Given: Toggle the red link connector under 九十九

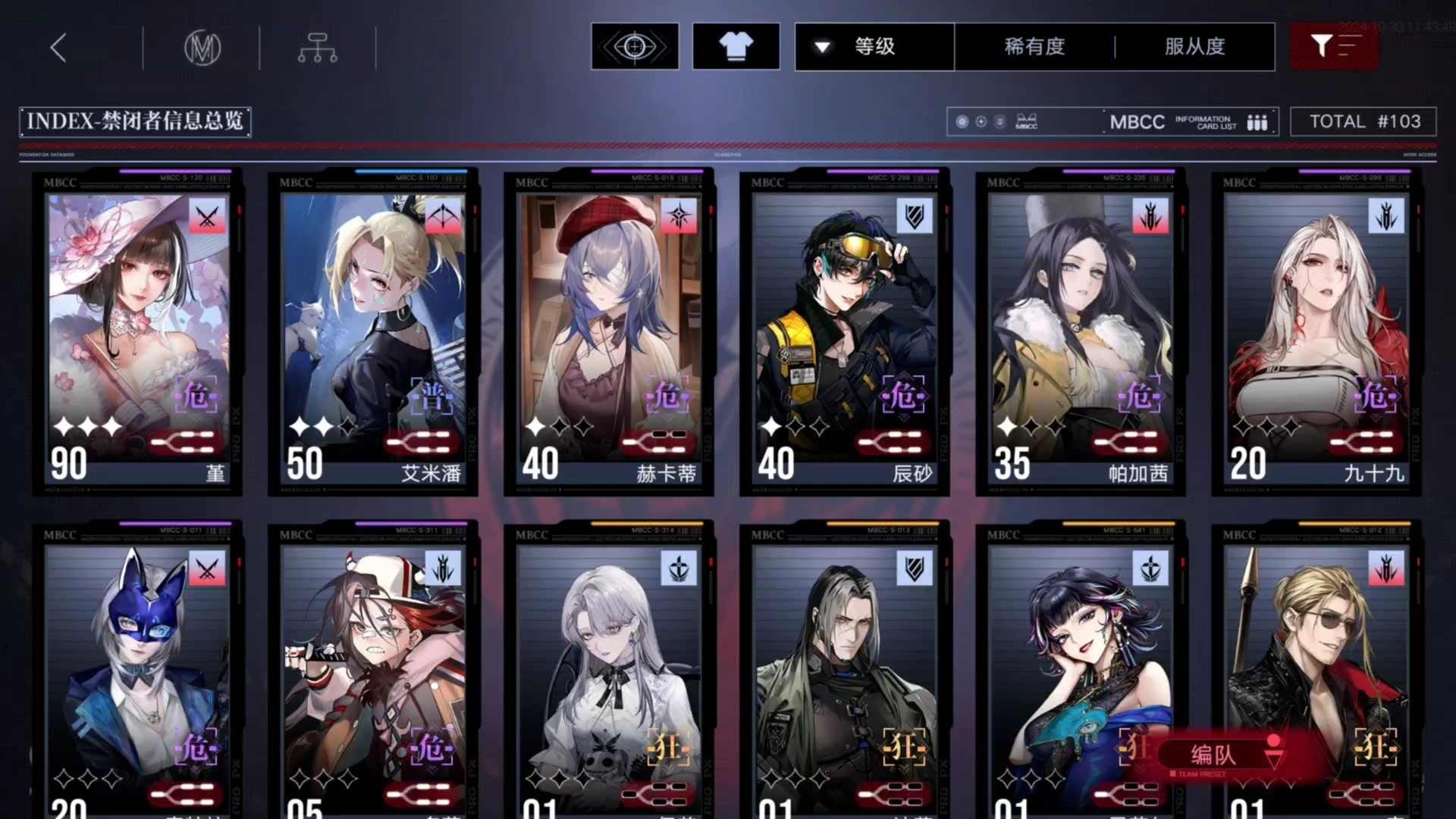Looking at the screenshot, I should click(x=1363, y=442).
